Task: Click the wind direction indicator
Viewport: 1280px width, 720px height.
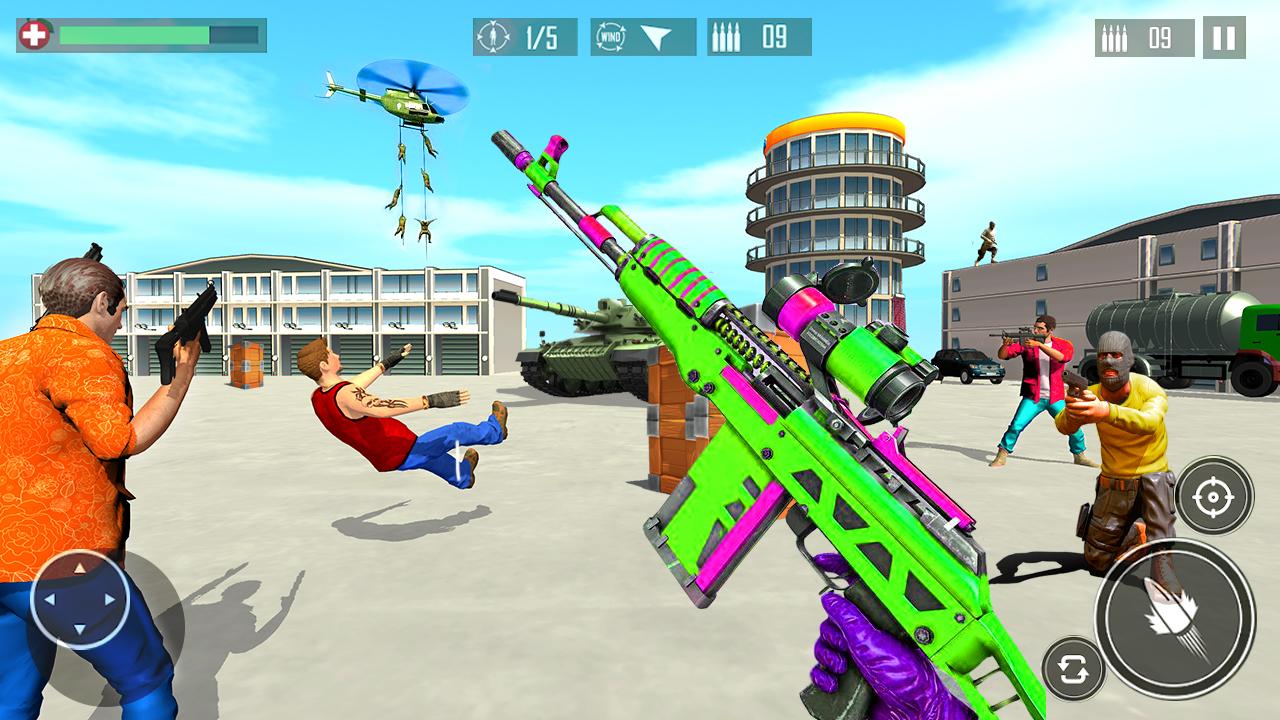Action: (x=641, y=35)
